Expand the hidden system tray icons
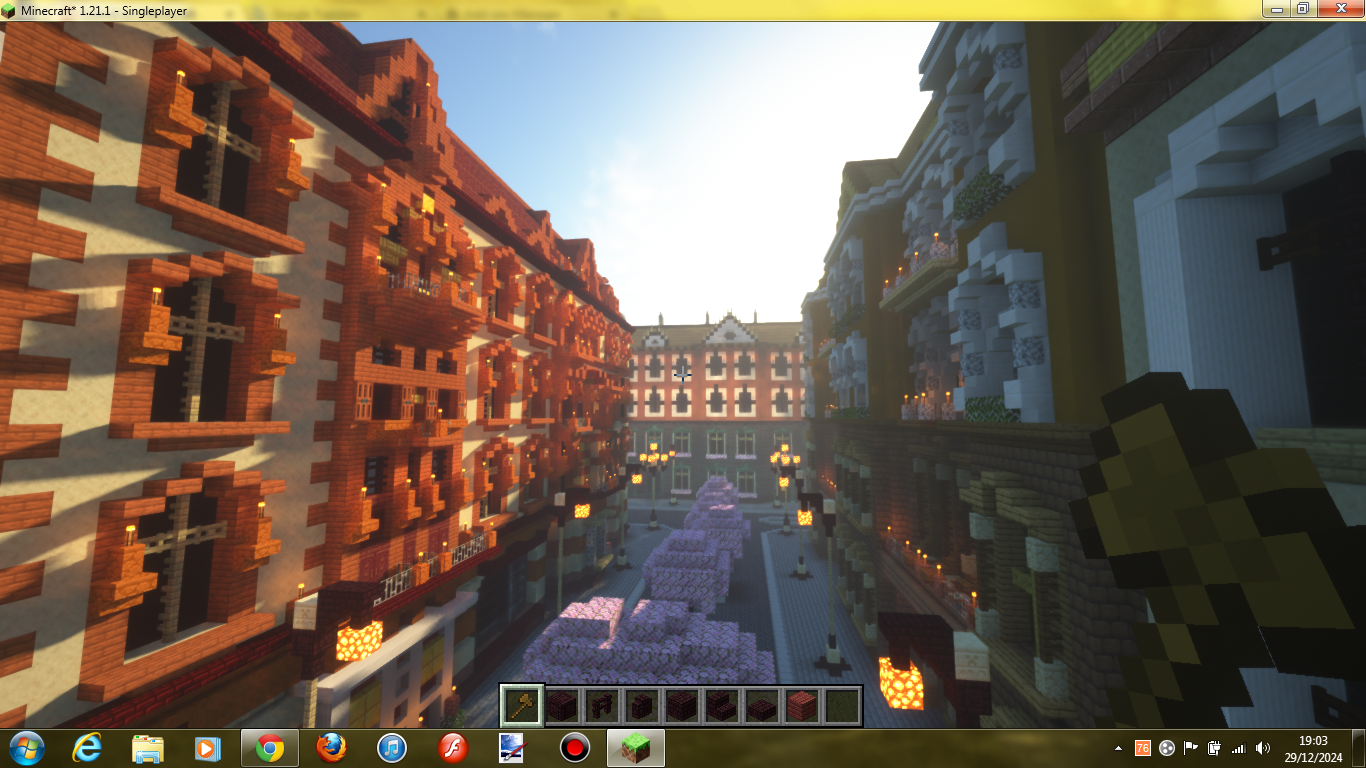Image resolution: width=1366 pixels, height=768 pixels. (1118, 749)
